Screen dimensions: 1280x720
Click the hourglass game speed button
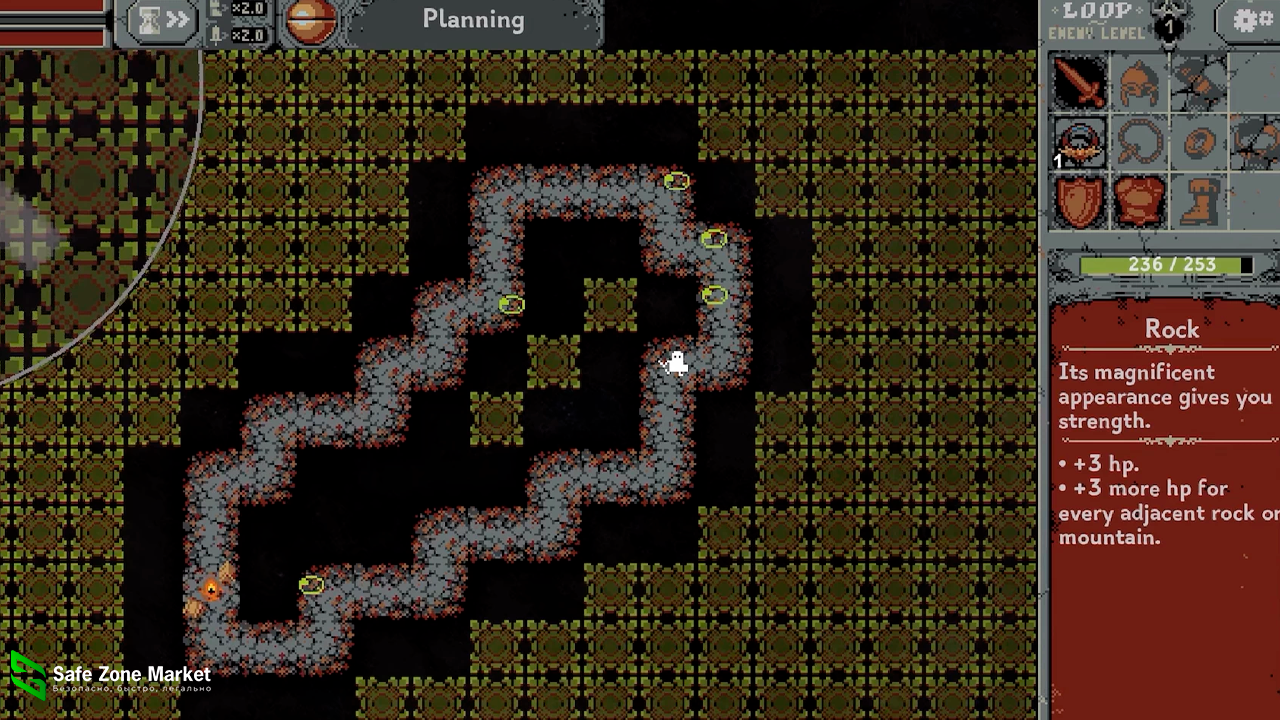point(160,21)
